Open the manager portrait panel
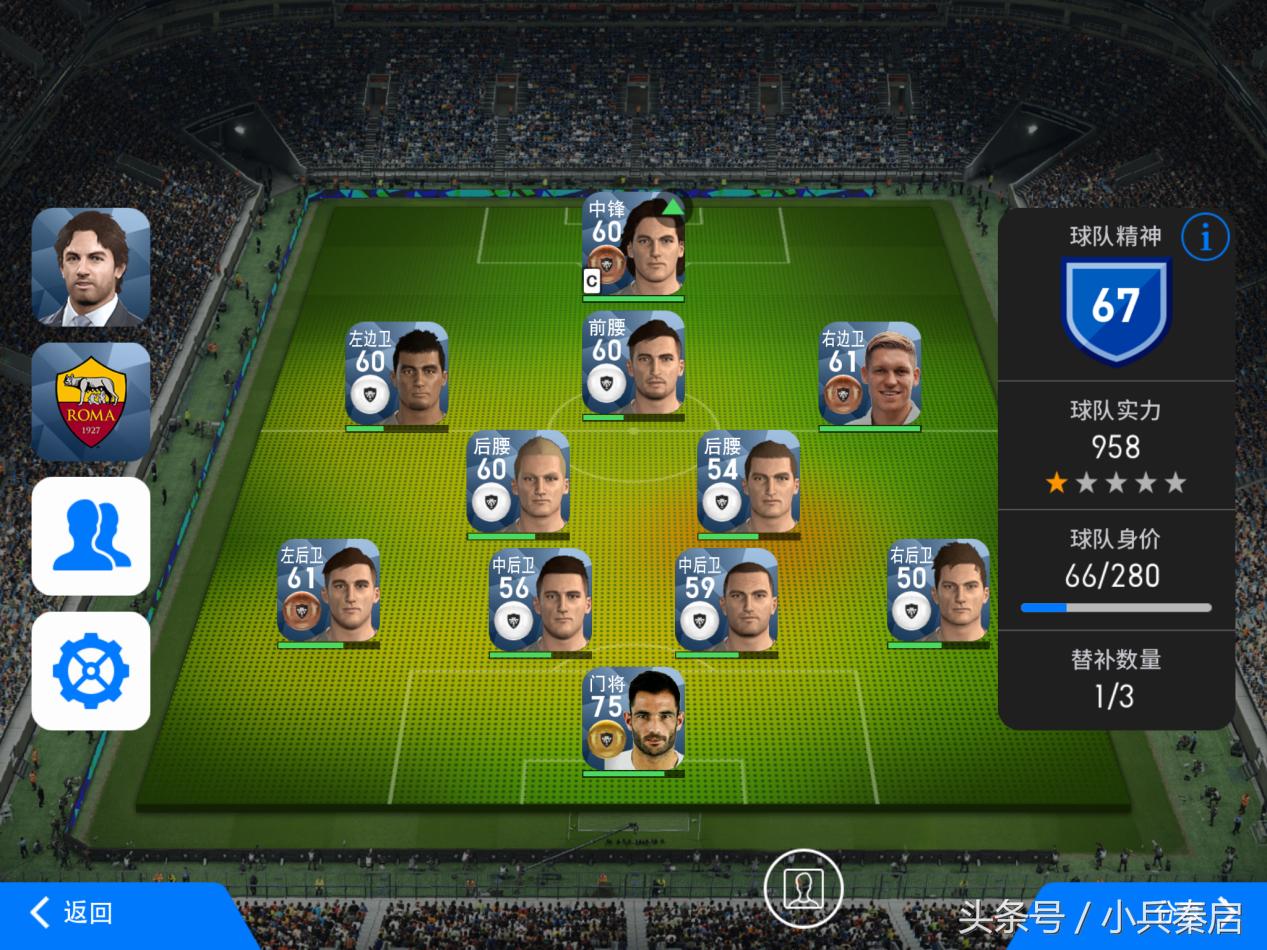The image size is (1267, 950). tap(91, 267)
